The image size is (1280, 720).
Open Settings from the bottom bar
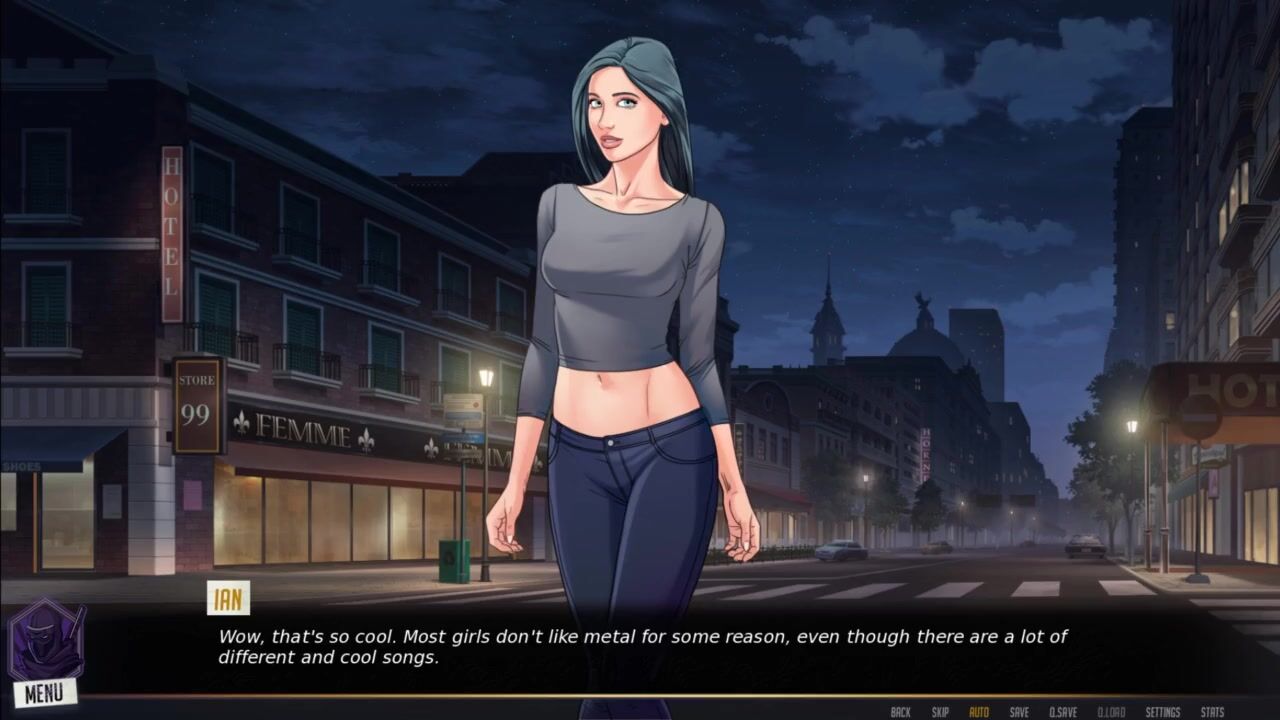click(1163, 712)
